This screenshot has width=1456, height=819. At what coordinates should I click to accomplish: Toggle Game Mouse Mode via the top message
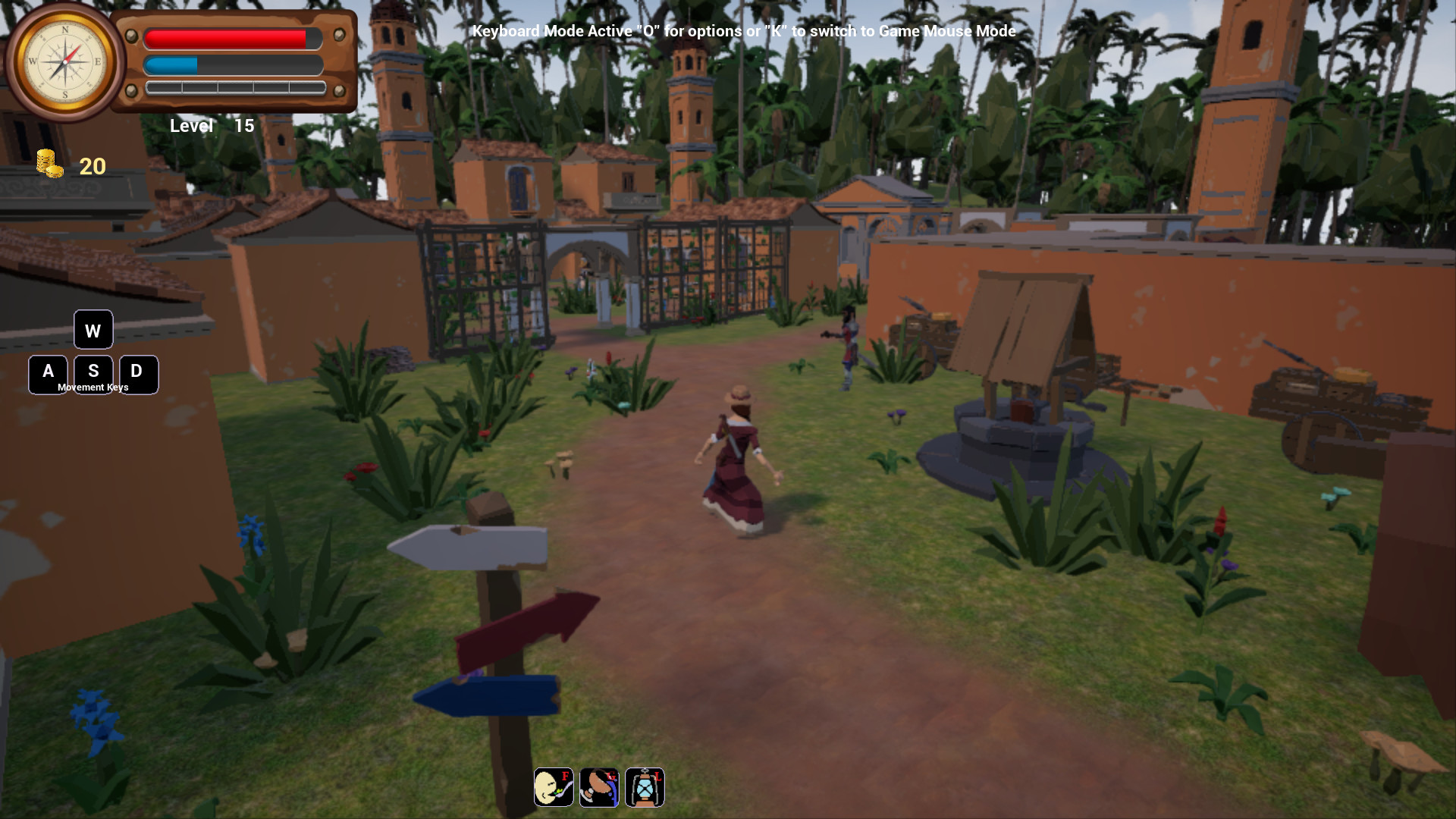[743, 32]
